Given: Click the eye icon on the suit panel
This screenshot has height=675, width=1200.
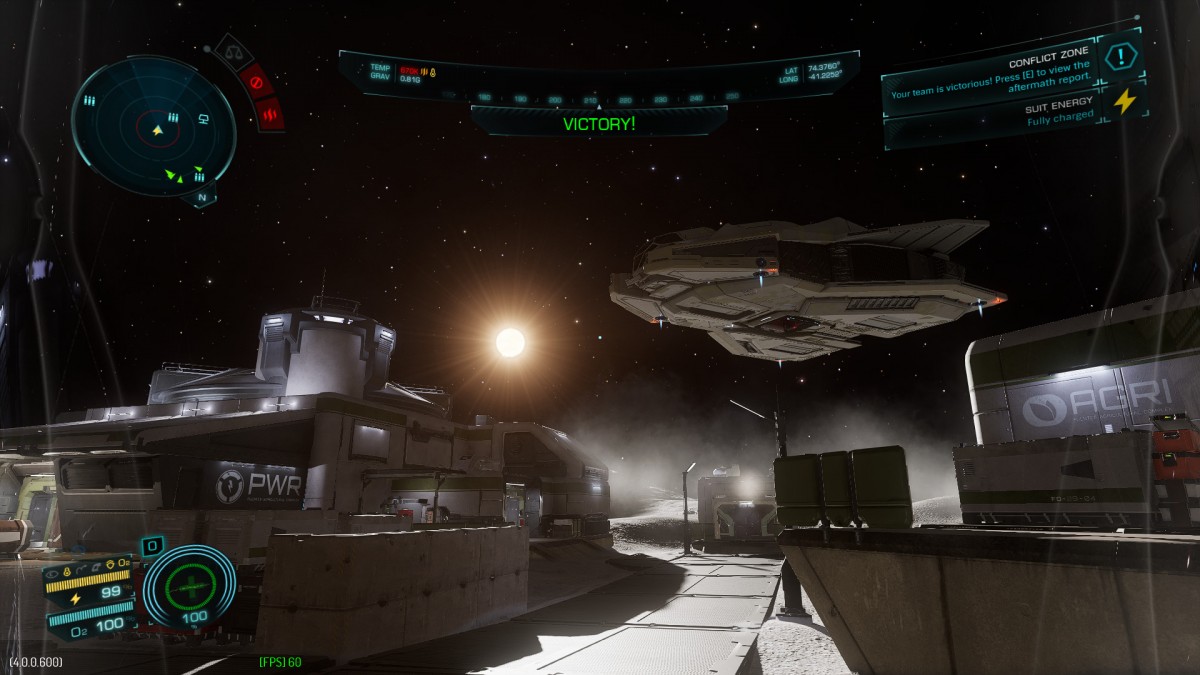Looking at the screenshot, I should [52, 572].
